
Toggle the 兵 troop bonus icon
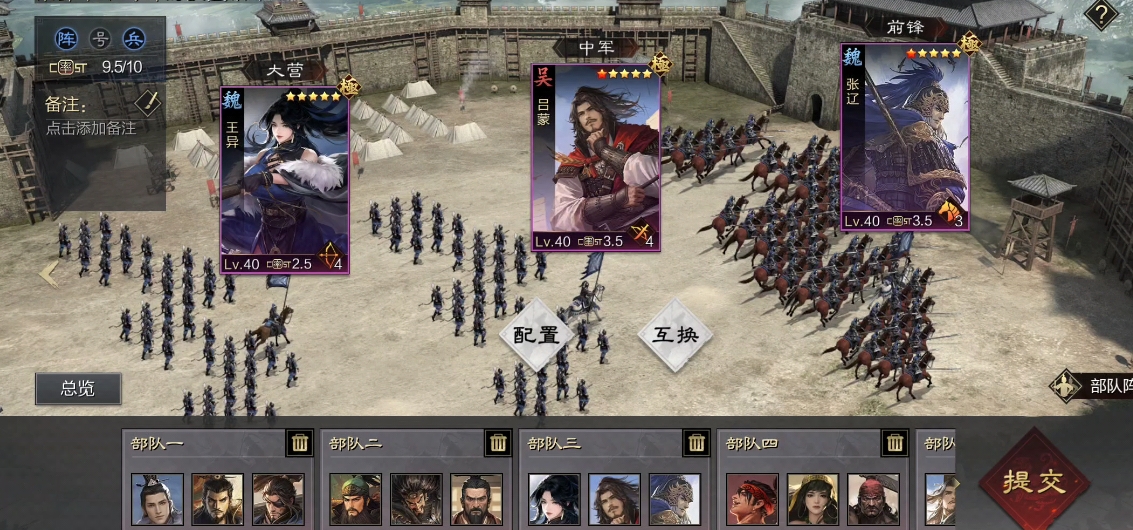pyautogui.click(x=132, y=39)
